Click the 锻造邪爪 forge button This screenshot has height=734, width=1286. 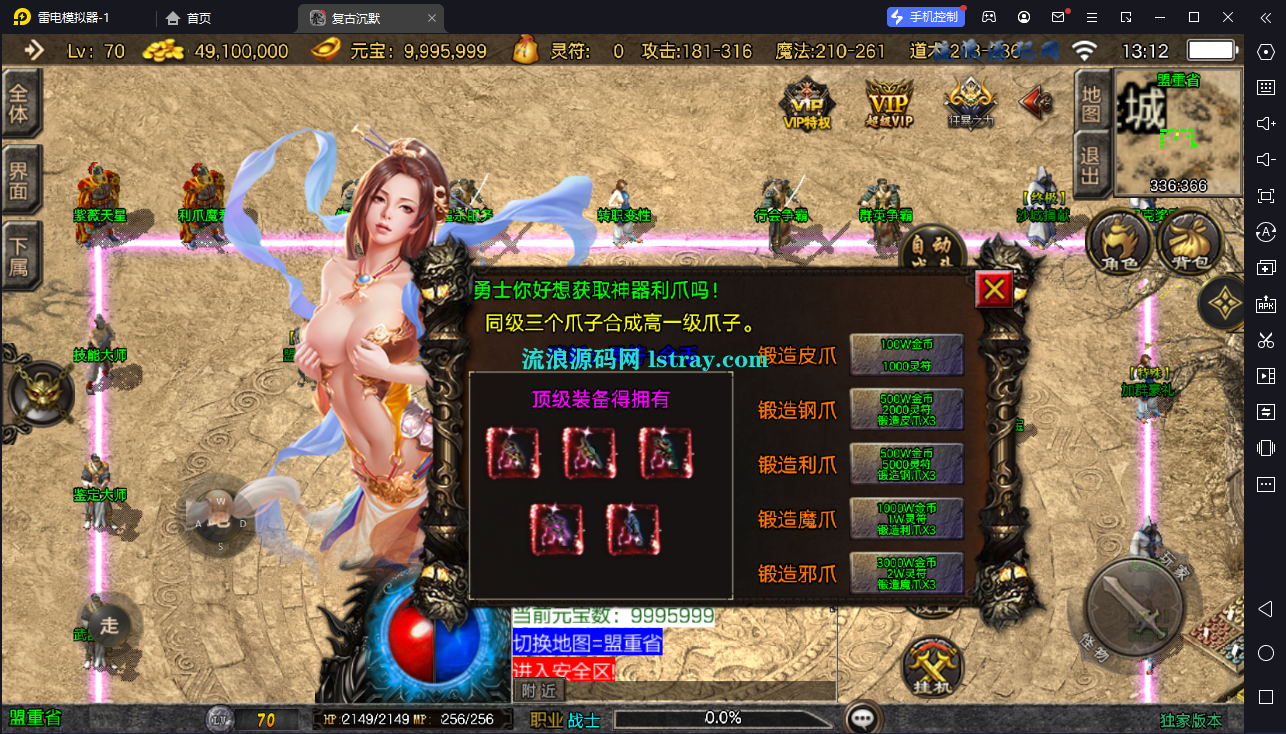905,573
